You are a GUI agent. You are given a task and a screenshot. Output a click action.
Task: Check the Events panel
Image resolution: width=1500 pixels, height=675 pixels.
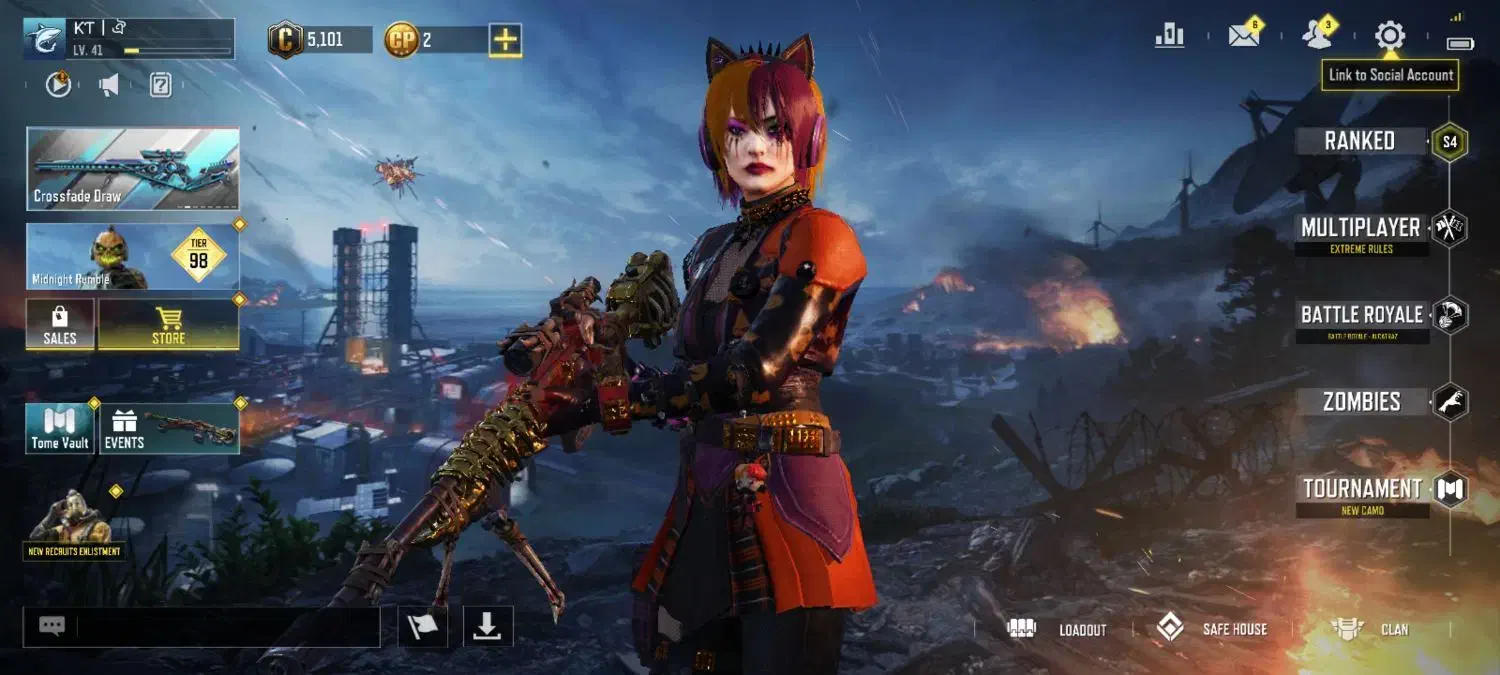pos(168,428)
